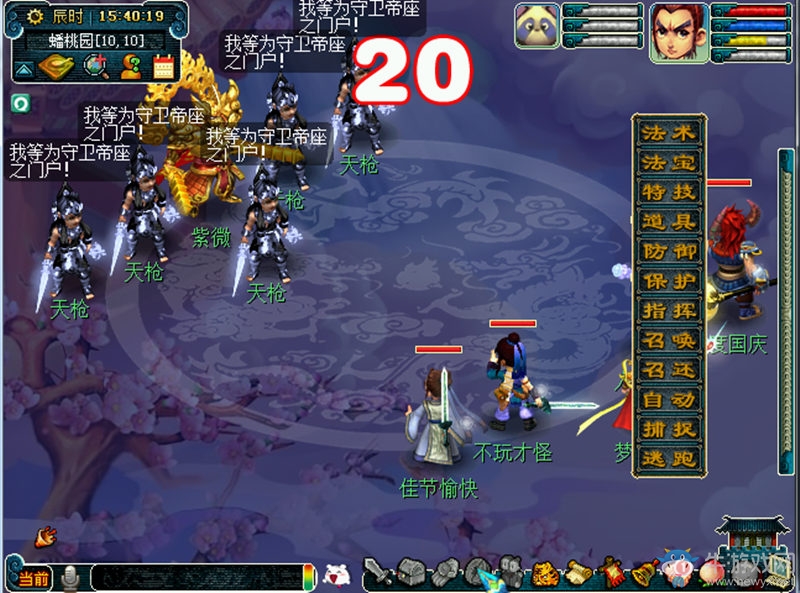800x593 pixels.
Task: Collapse the location panel with the up arrow
Action: [23, 68]
